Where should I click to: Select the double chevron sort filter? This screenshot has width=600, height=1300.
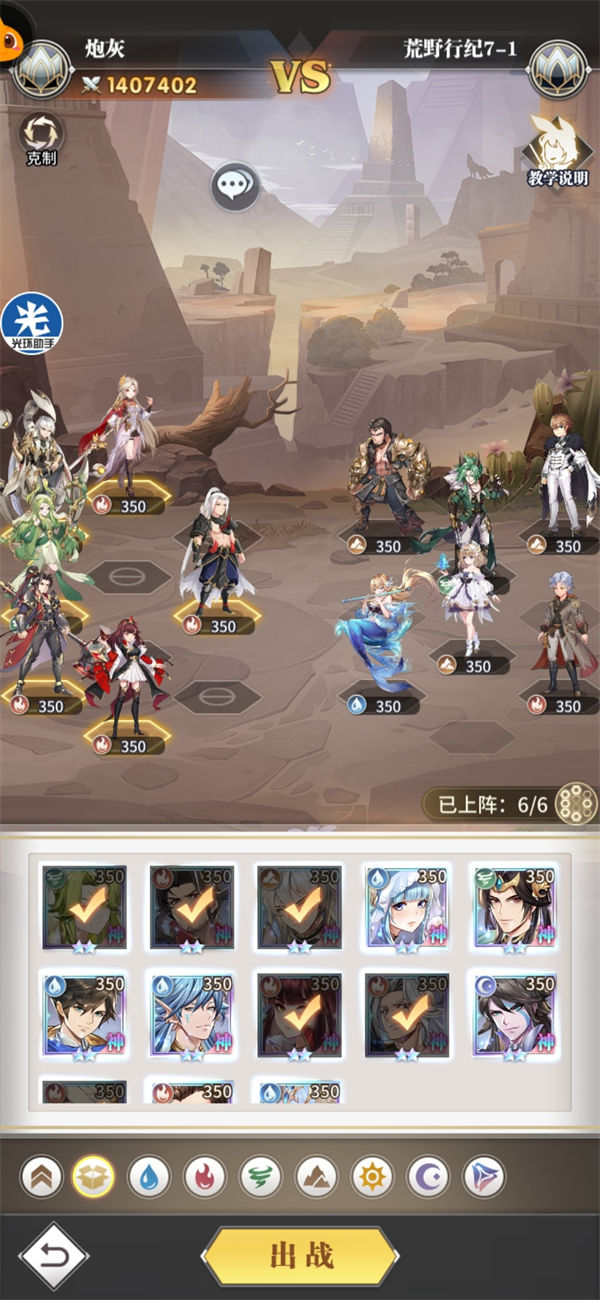click(41, 1177)
